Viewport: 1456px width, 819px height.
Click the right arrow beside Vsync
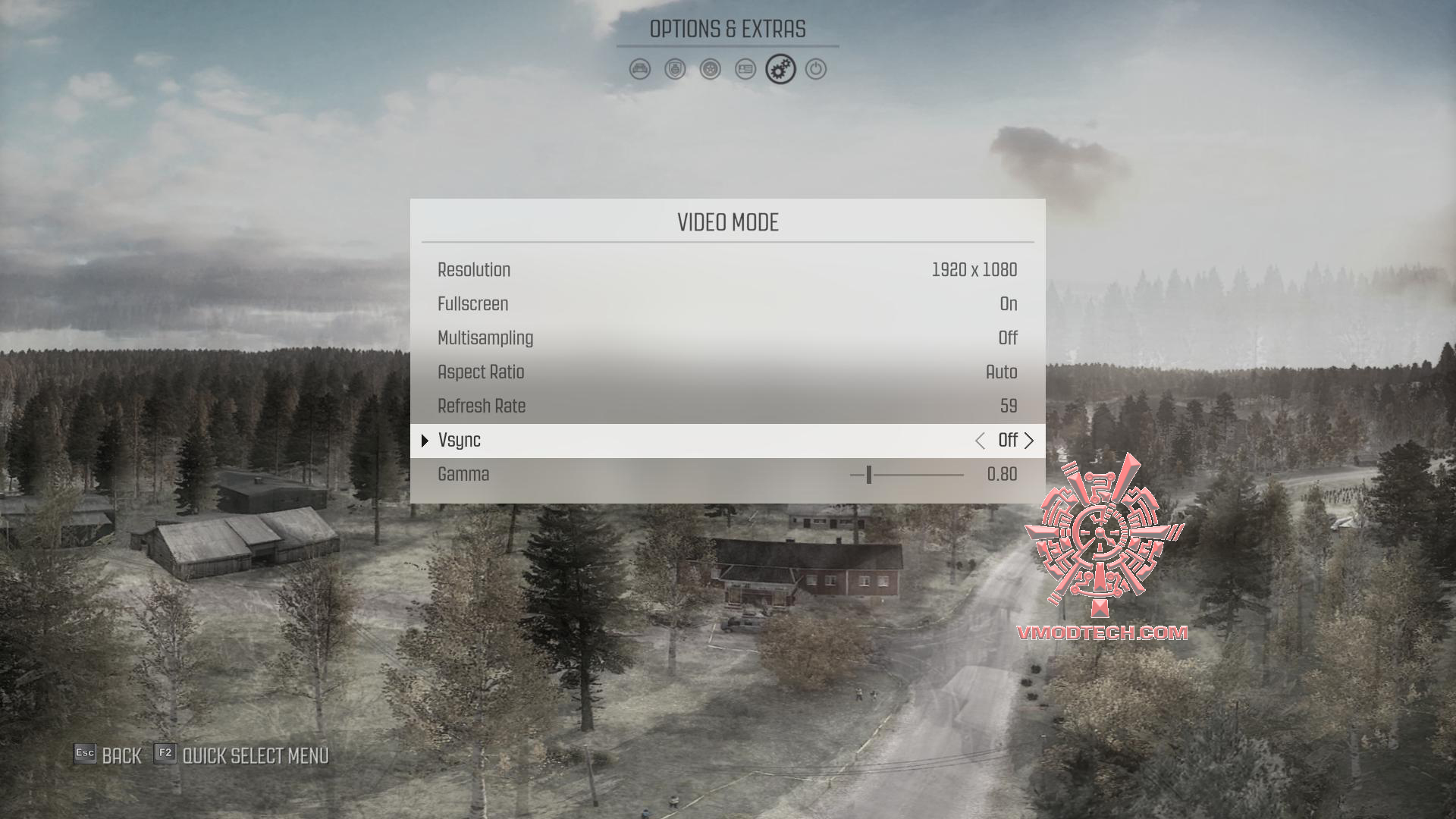pyautogui.click(x=1029, y=441)
